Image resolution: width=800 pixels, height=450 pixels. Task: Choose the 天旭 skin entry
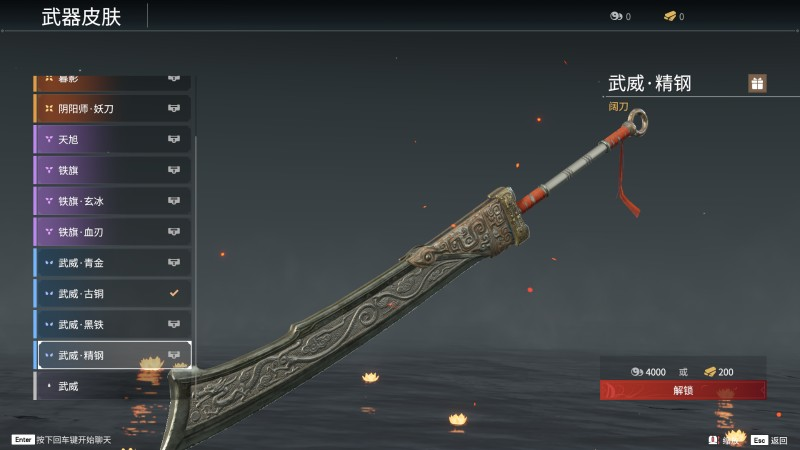pos(112,139)
